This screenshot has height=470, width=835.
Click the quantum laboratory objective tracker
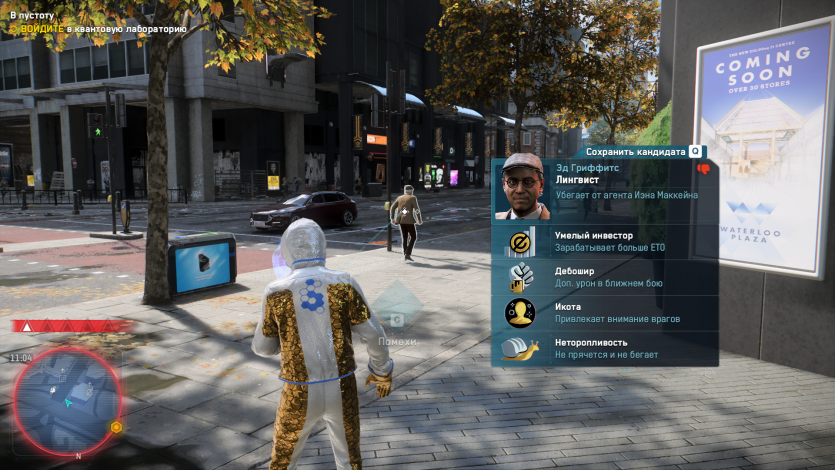98,29
